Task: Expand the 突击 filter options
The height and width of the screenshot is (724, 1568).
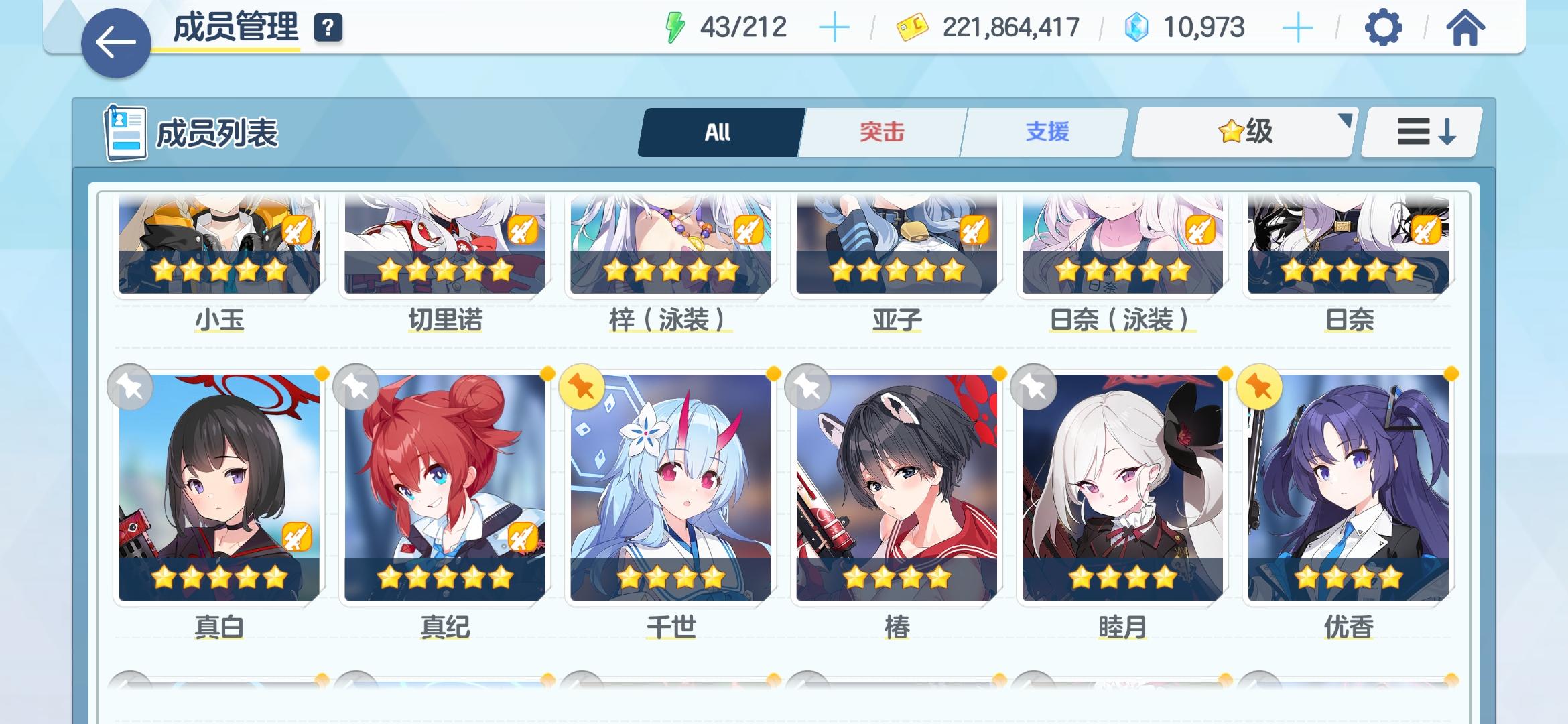Action: pos(881,131)
